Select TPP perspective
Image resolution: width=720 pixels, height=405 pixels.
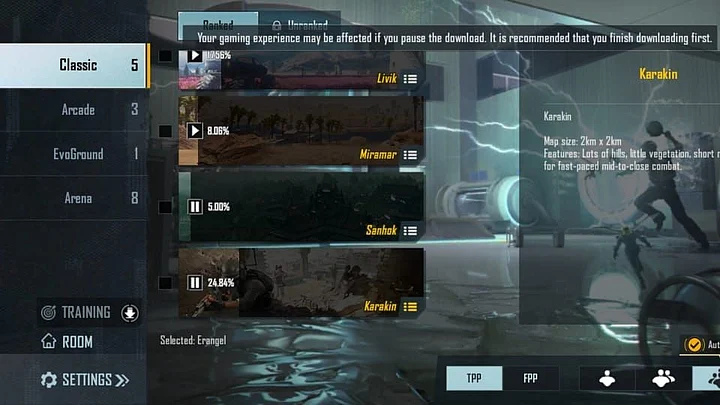pyautogui.click(x=475, y=379)
